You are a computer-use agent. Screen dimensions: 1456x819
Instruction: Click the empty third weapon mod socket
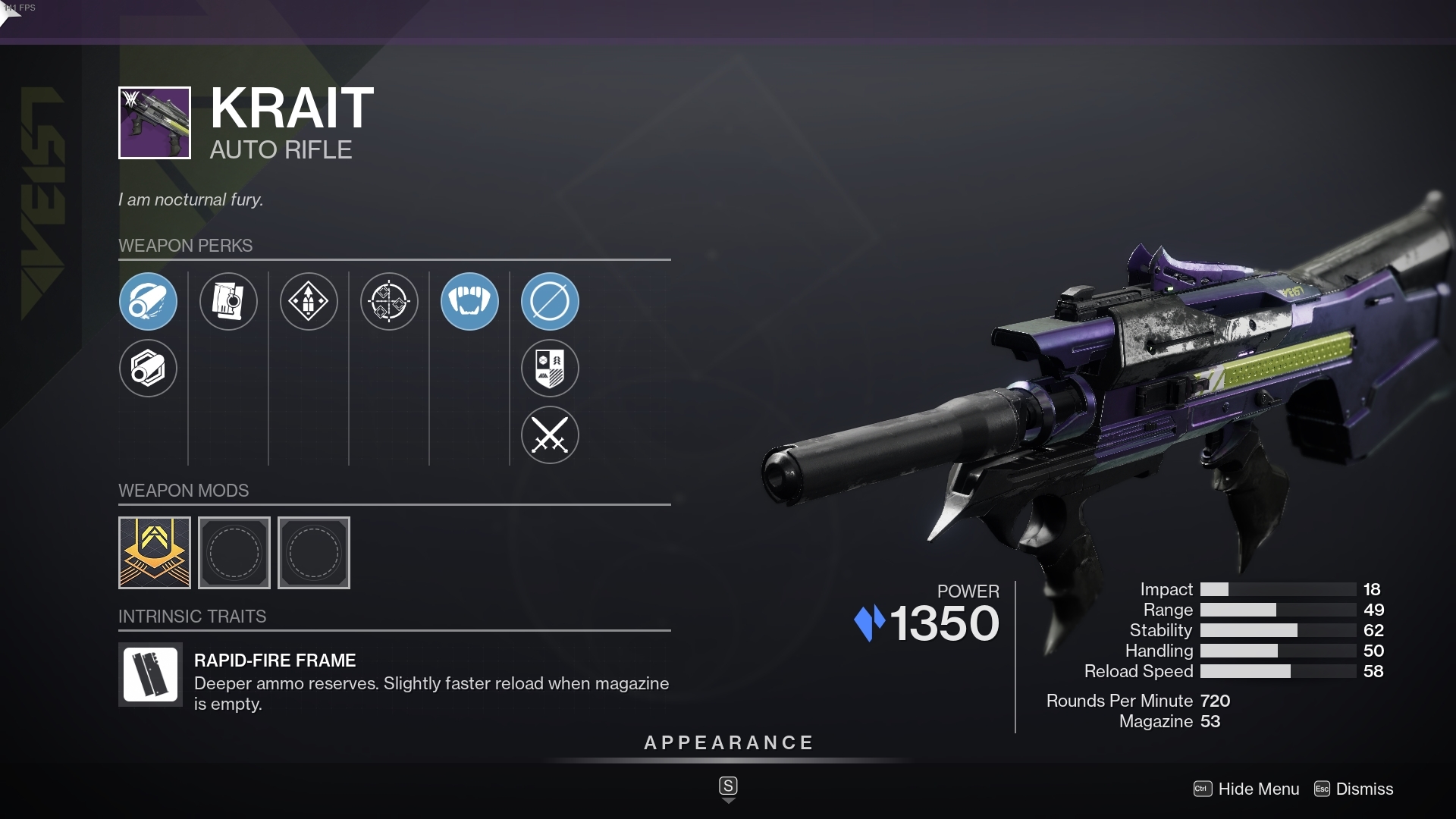[313, 553]
